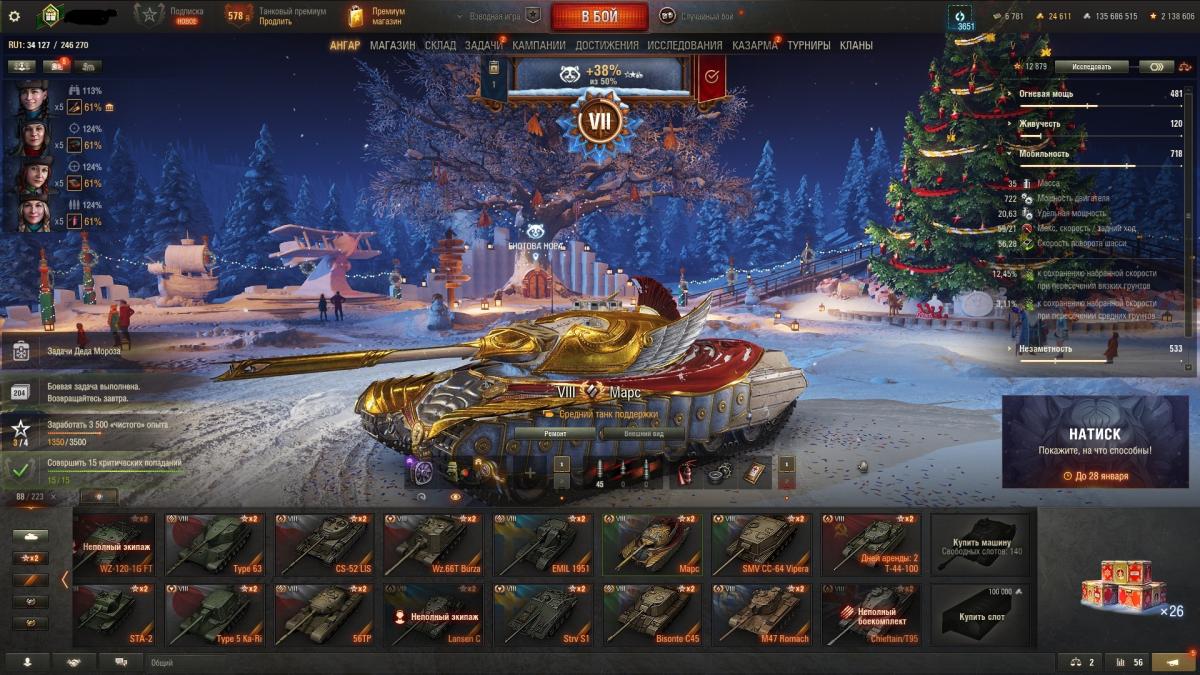The height and width of the screenshot is (675, 1200).
Task: Open the Премиум магазин shop
Action: [376, 16]
